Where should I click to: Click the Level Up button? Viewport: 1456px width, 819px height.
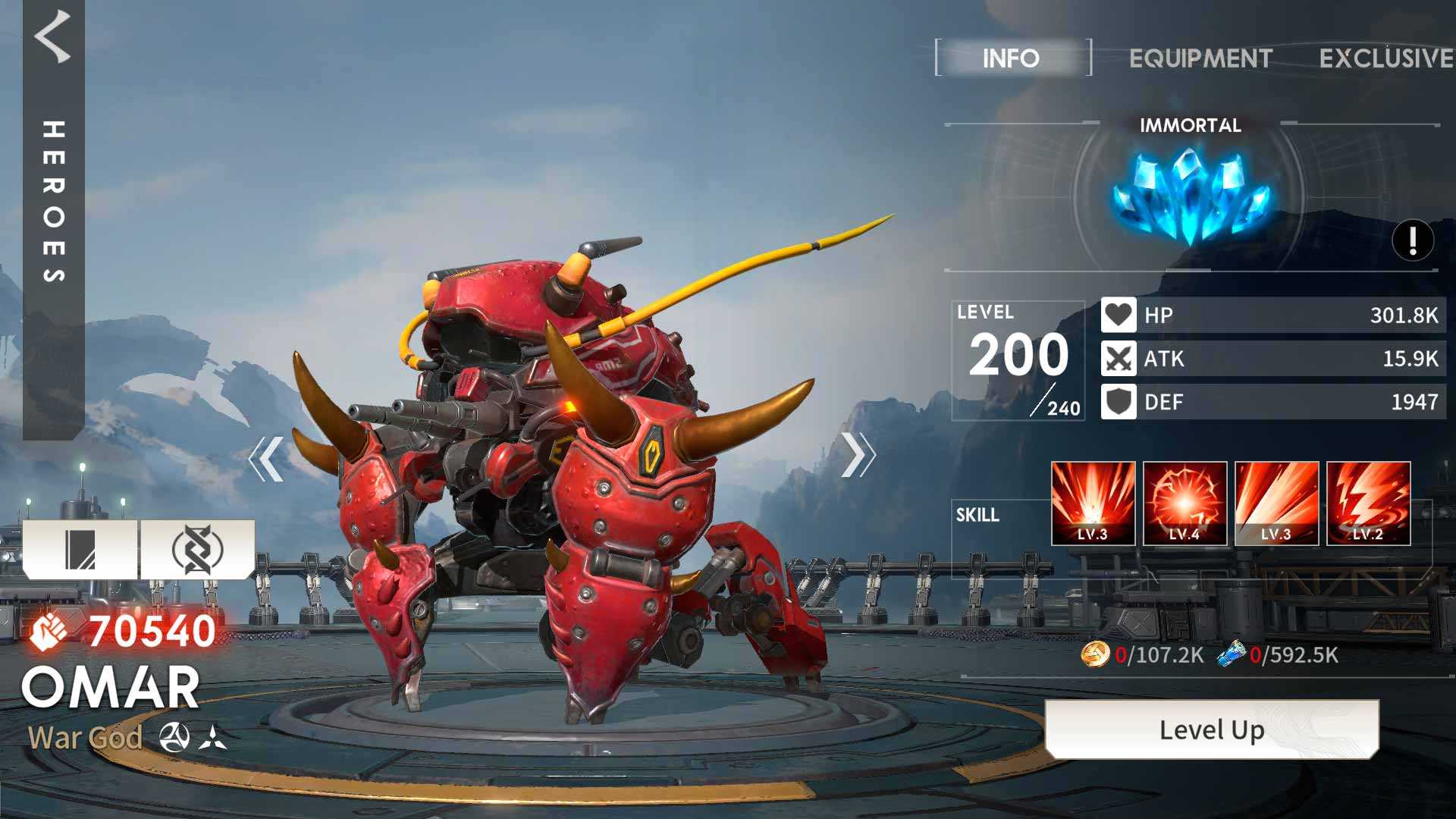(x=1211, y=730)
